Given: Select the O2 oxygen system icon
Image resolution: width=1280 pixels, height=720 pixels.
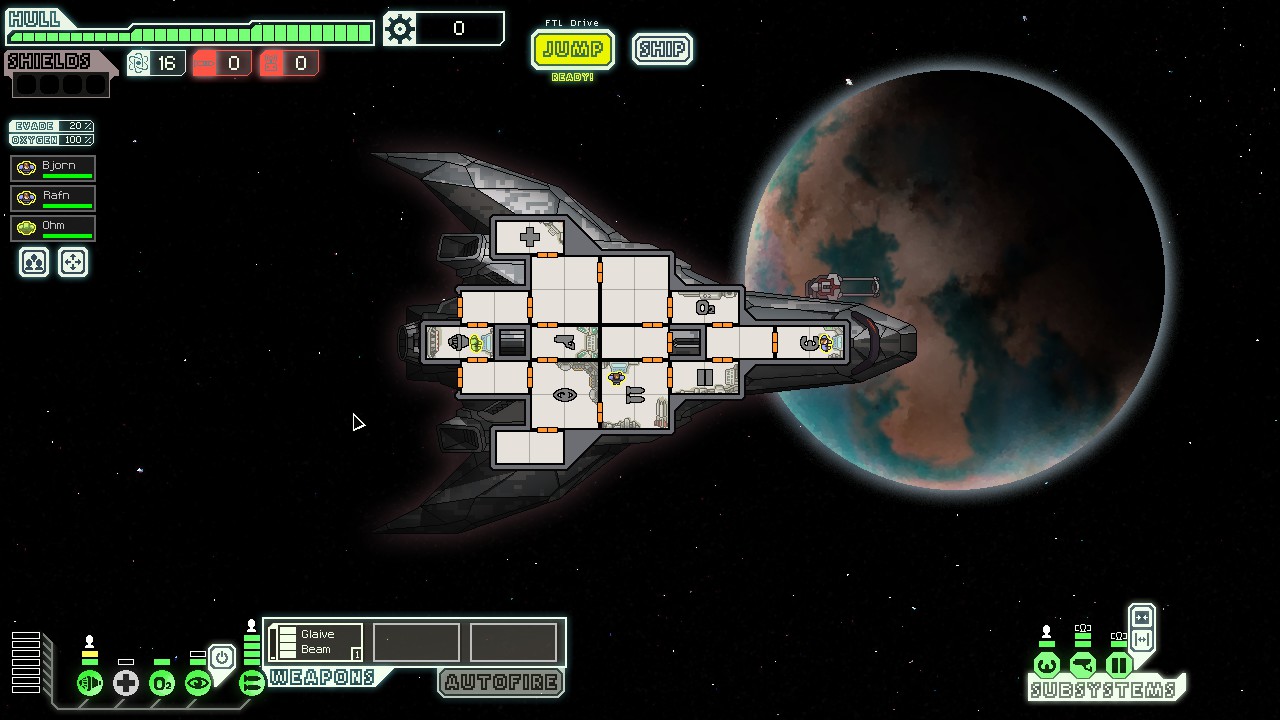Looking at the screenshot, I should 162,683.
